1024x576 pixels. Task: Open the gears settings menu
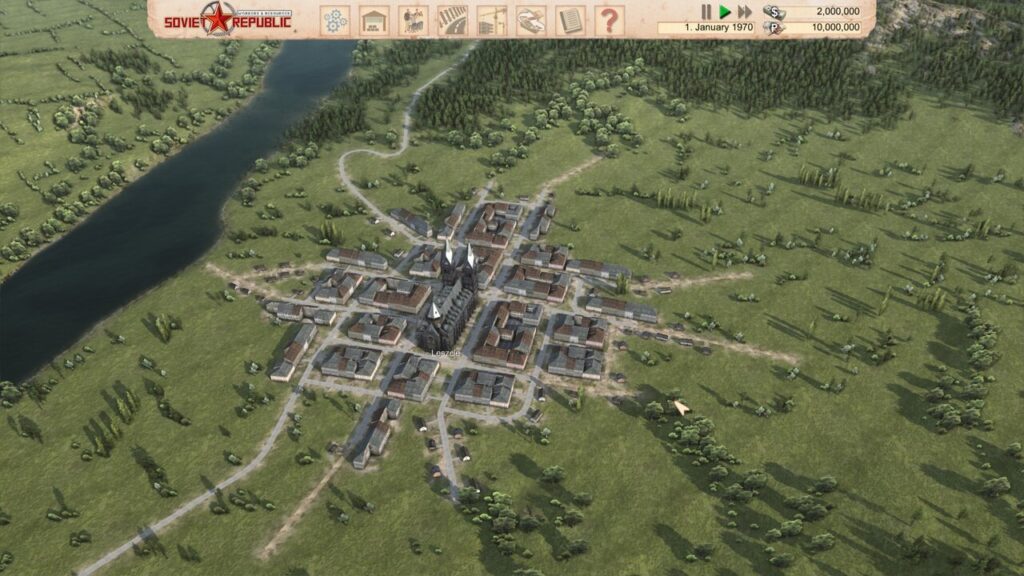[335, 20]
